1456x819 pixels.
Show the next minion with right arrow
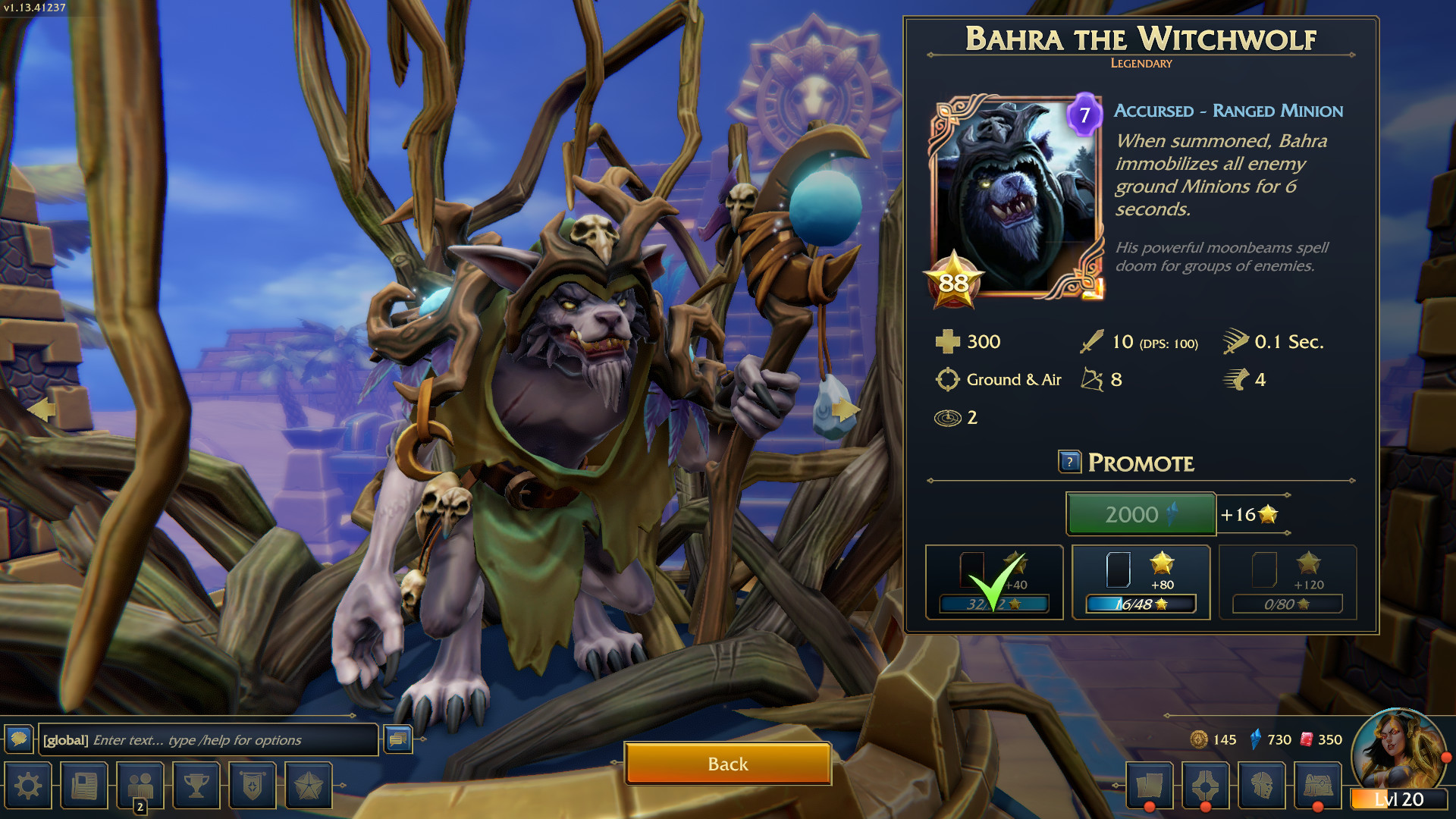[845, 410]
